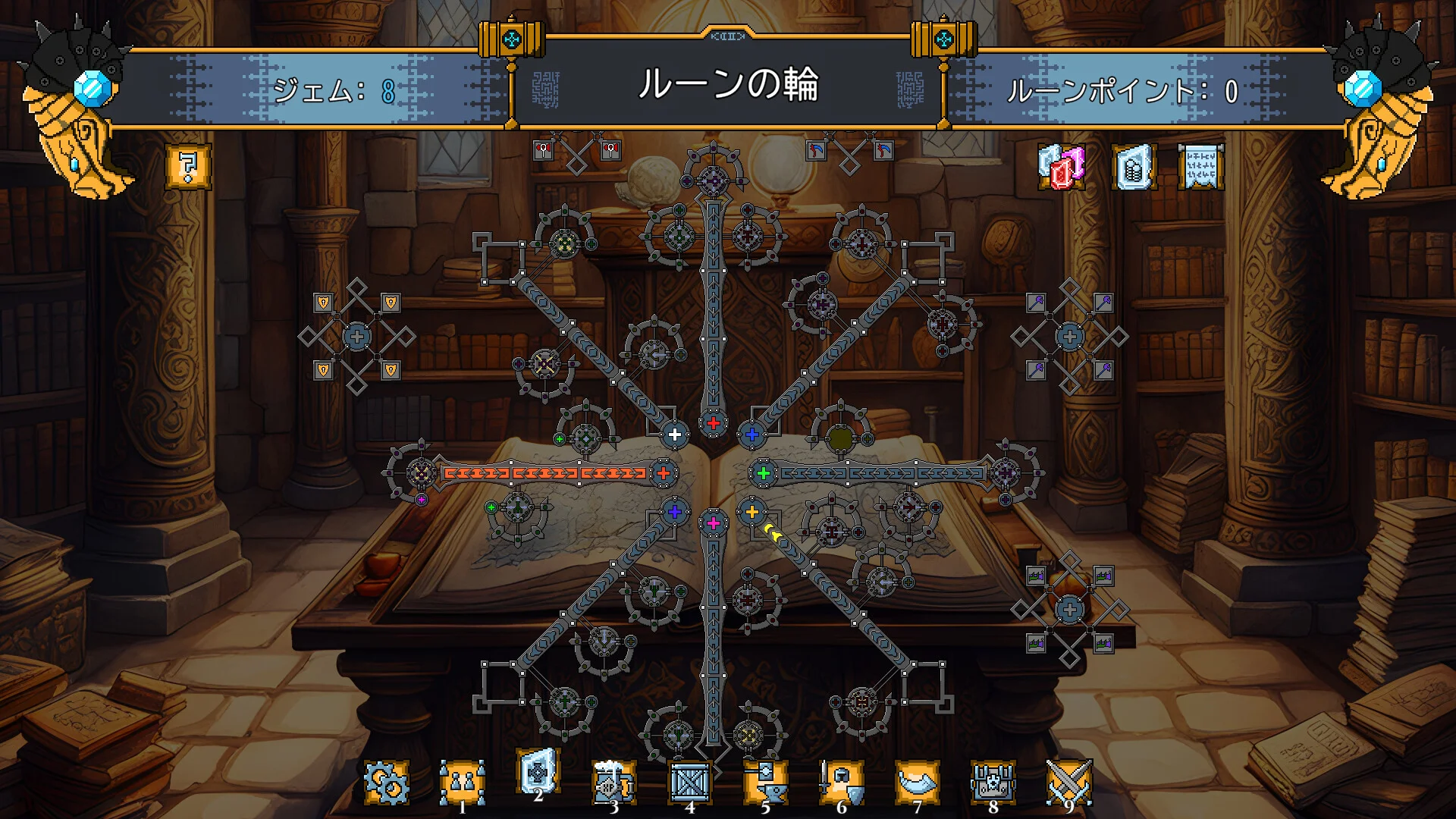The height and width of the screenshot is (819, 1456).
Task: Select the orange plus node on the wheel
Action: tap(664, 473)
